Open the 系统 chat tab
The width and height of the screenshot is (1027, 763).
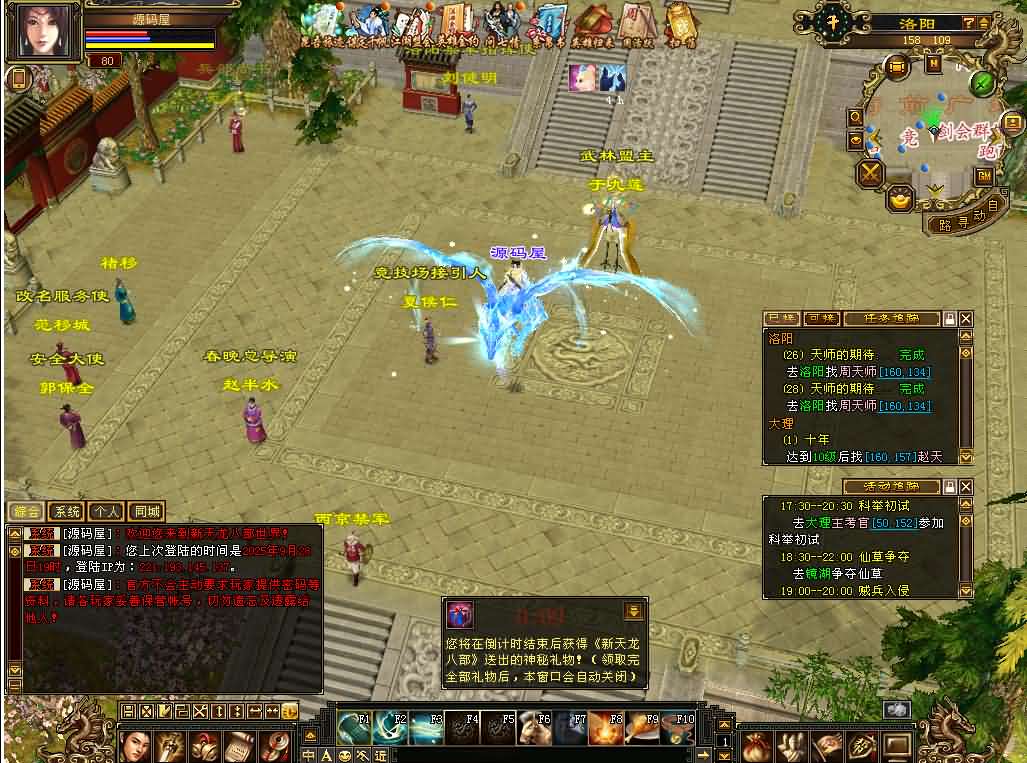(x=66, y=510)
